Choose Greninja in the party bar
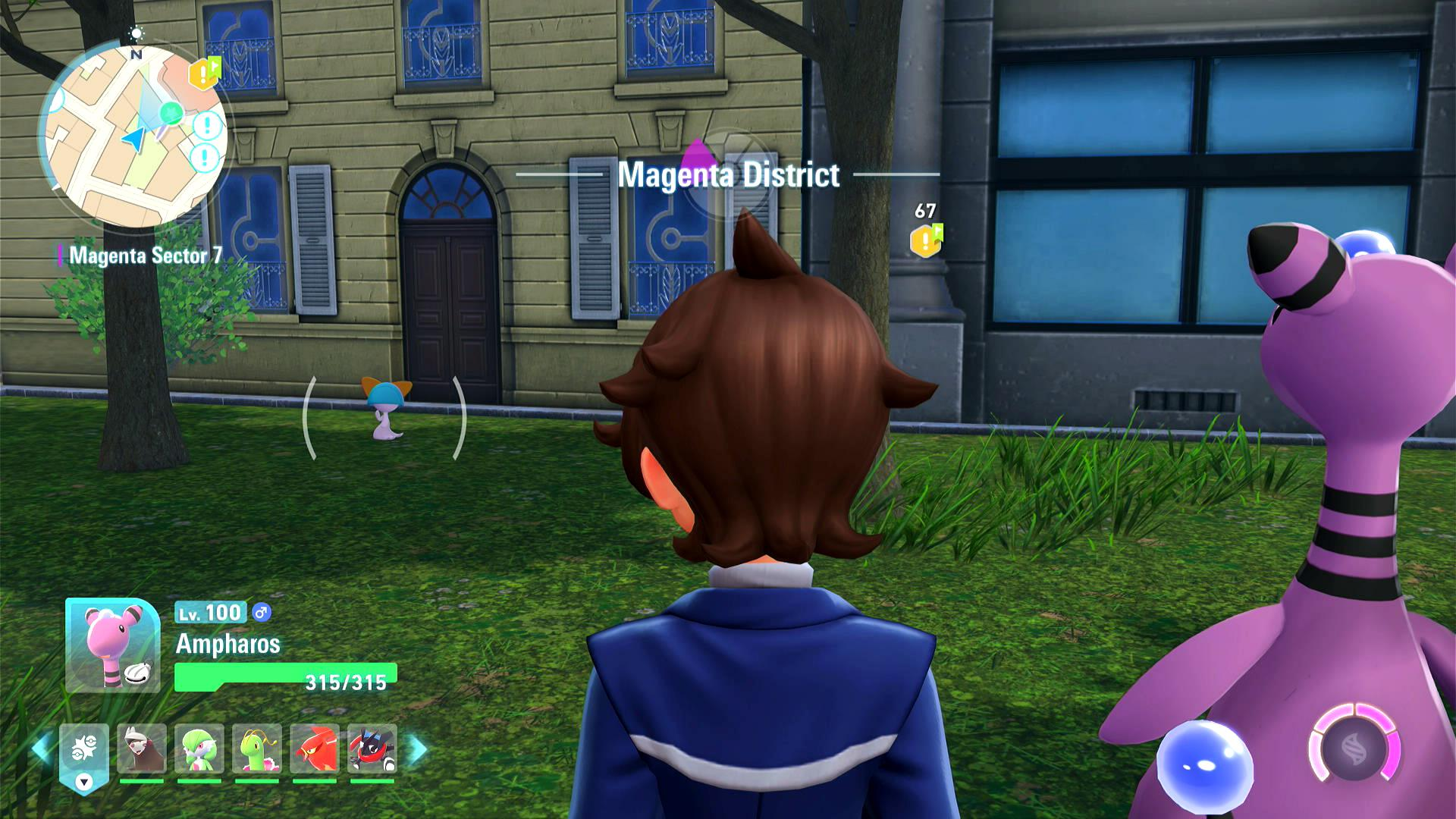The height and width of the screenshot is (819, 1456). (372, 749)
